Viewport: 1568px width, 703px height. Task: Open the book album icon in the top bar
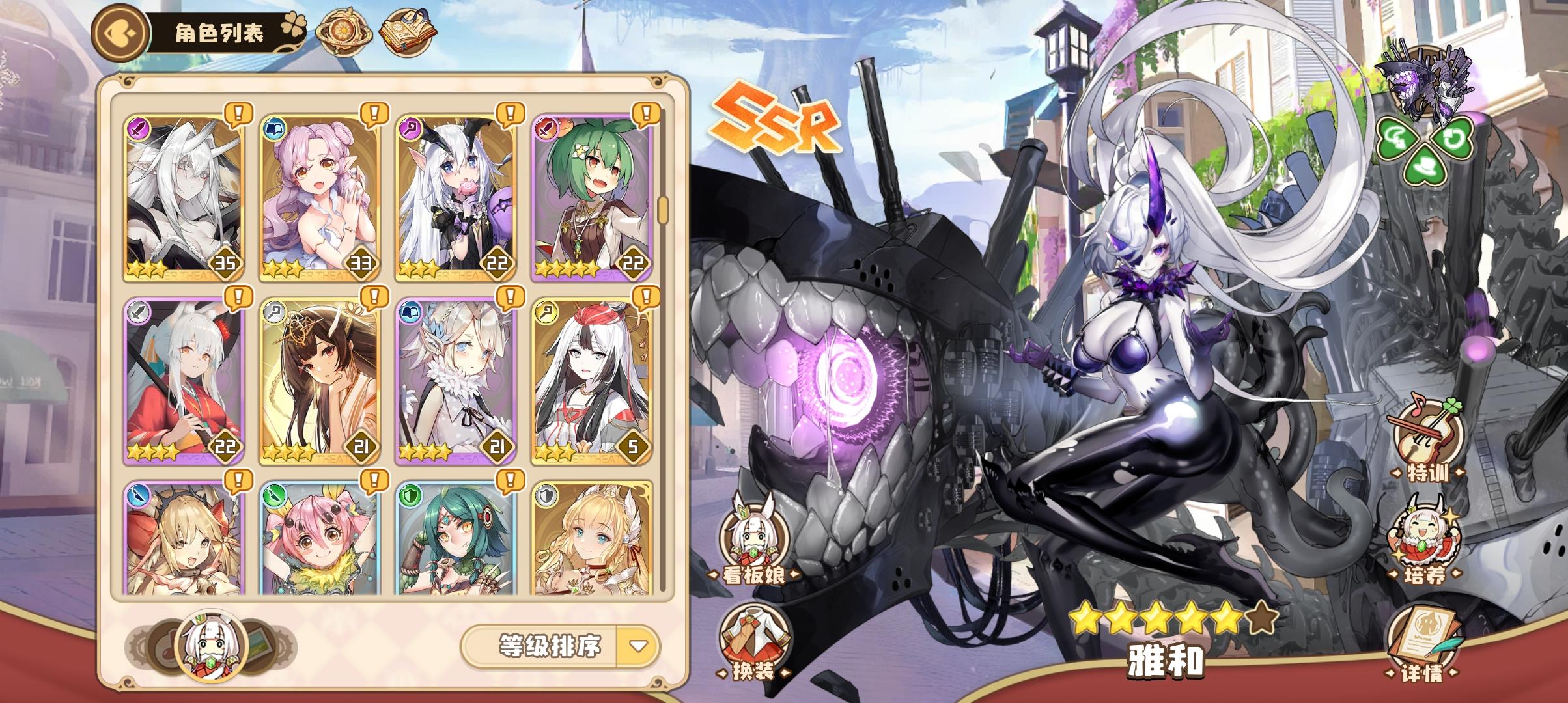click(x=407, y=29)
